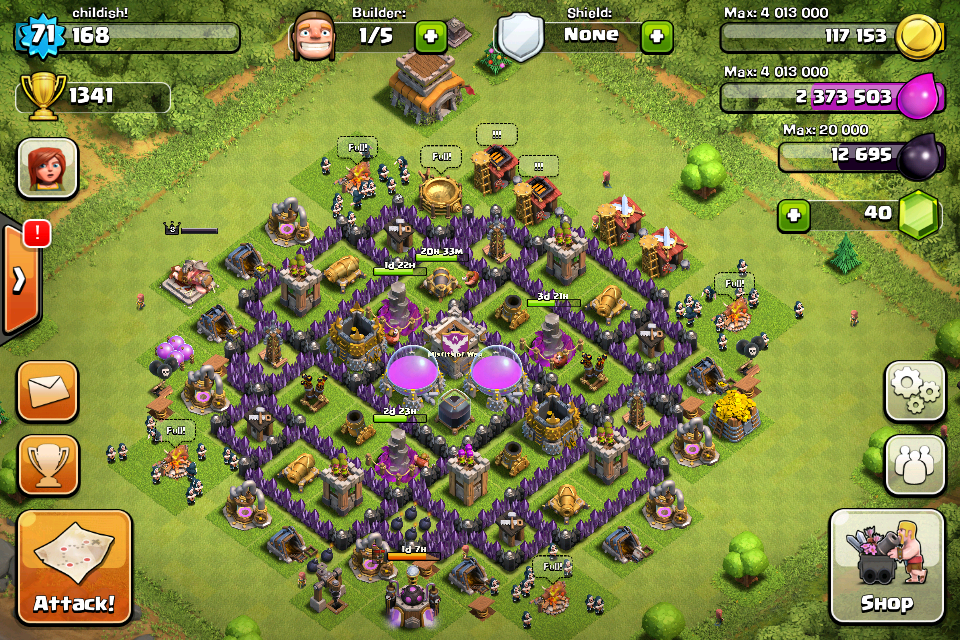Open the envelope messages button
This screenshot has height=640, width=960.
47,391
